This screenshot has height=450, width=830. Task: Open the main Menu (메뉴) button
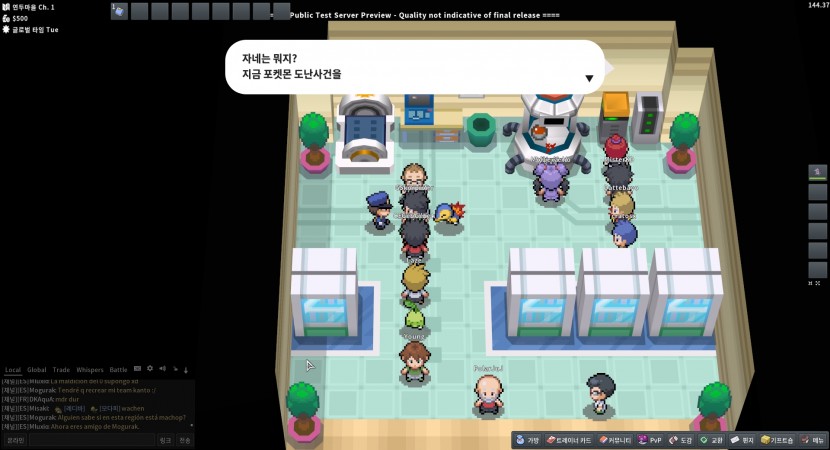813,440
